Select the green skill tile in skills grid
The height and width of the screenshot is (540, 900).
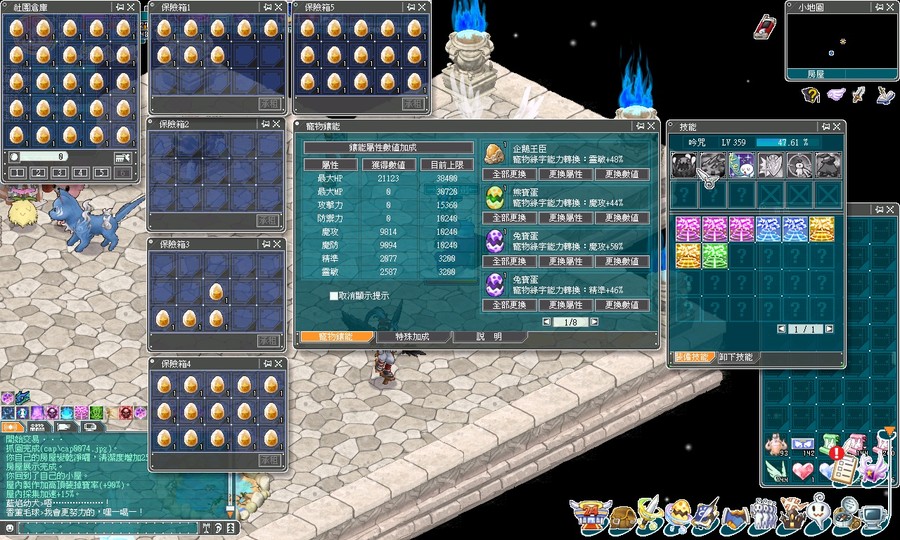tap(713, 255)
